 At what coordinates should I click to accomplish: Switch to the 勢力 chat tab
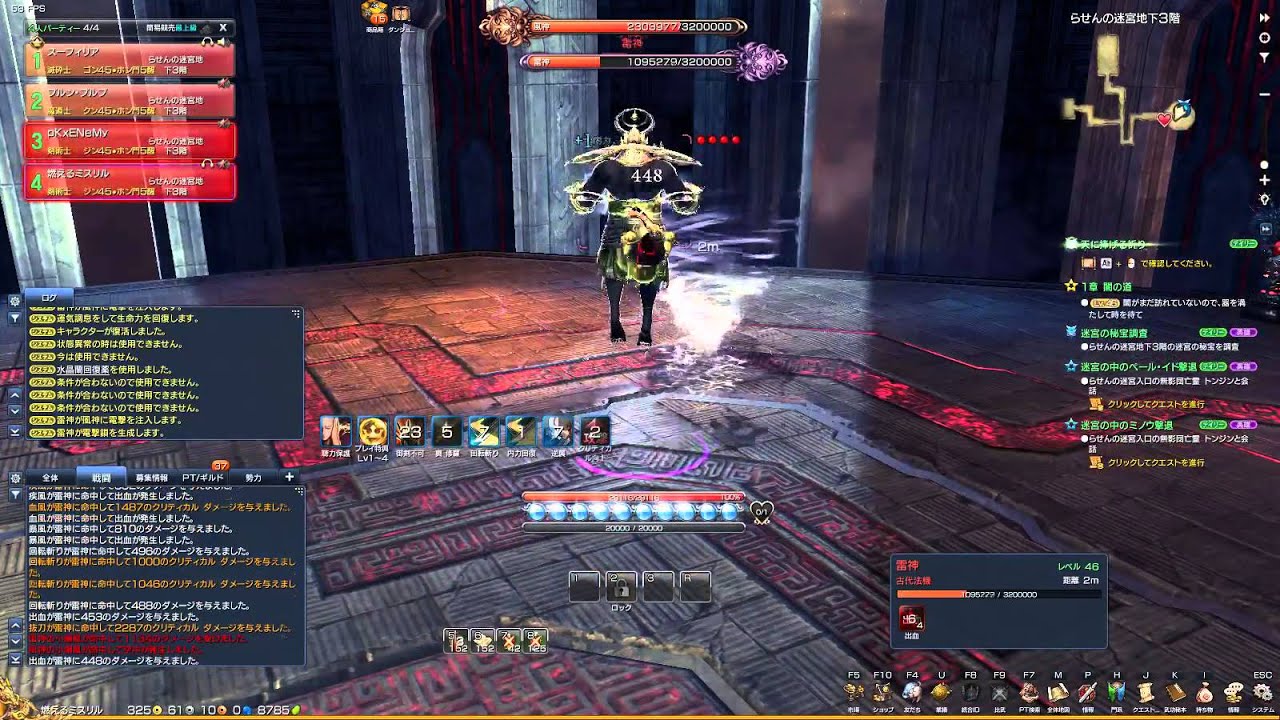click(x=253, y=478)
